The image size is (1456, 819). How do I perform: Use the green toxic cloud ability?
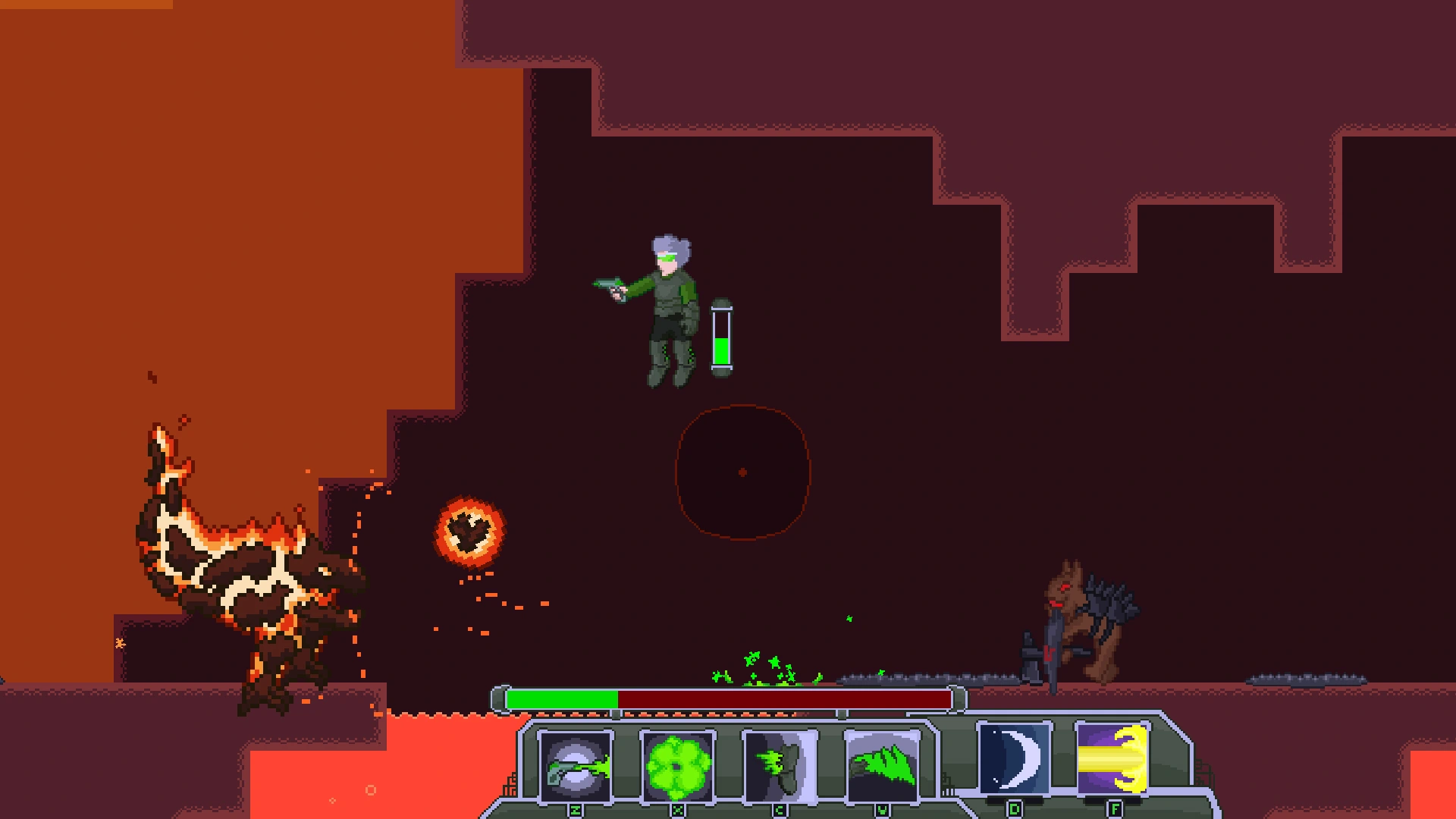click(x=677, y=766)
